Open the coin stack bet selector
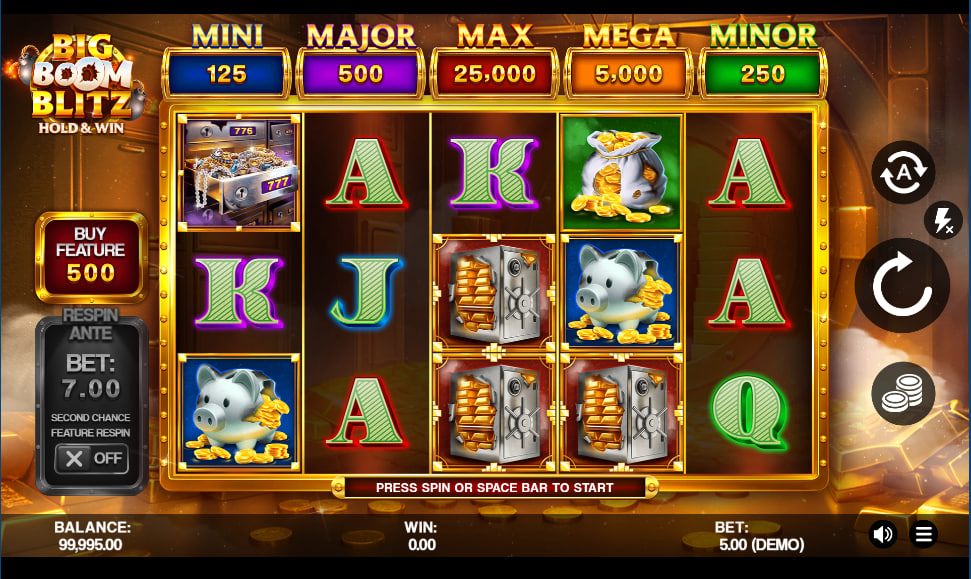This screenshot has width=971, height=579. pos(902,394)
